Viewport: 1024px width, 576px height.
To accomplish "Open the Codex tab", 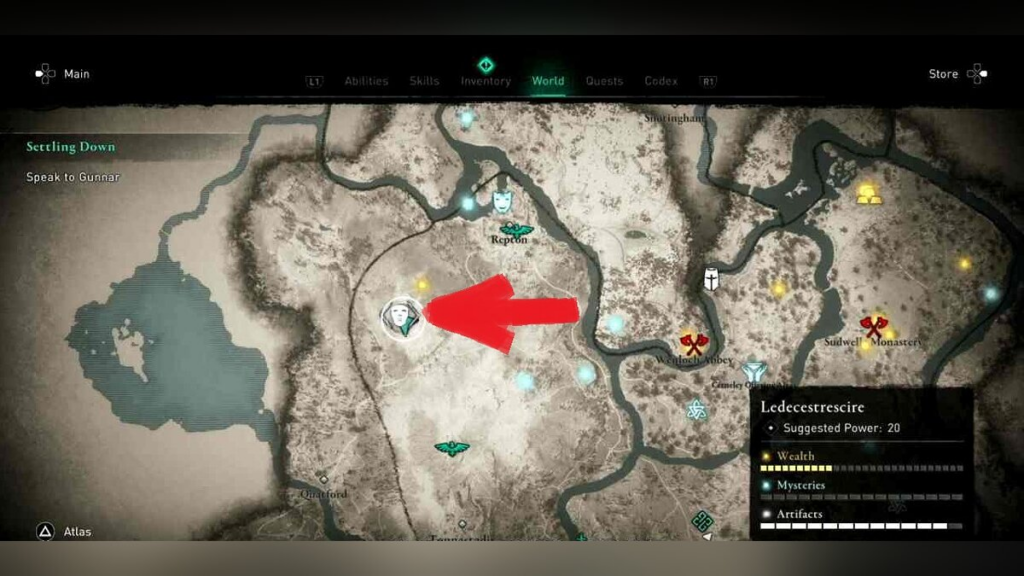I will click(x=661, y=81).
